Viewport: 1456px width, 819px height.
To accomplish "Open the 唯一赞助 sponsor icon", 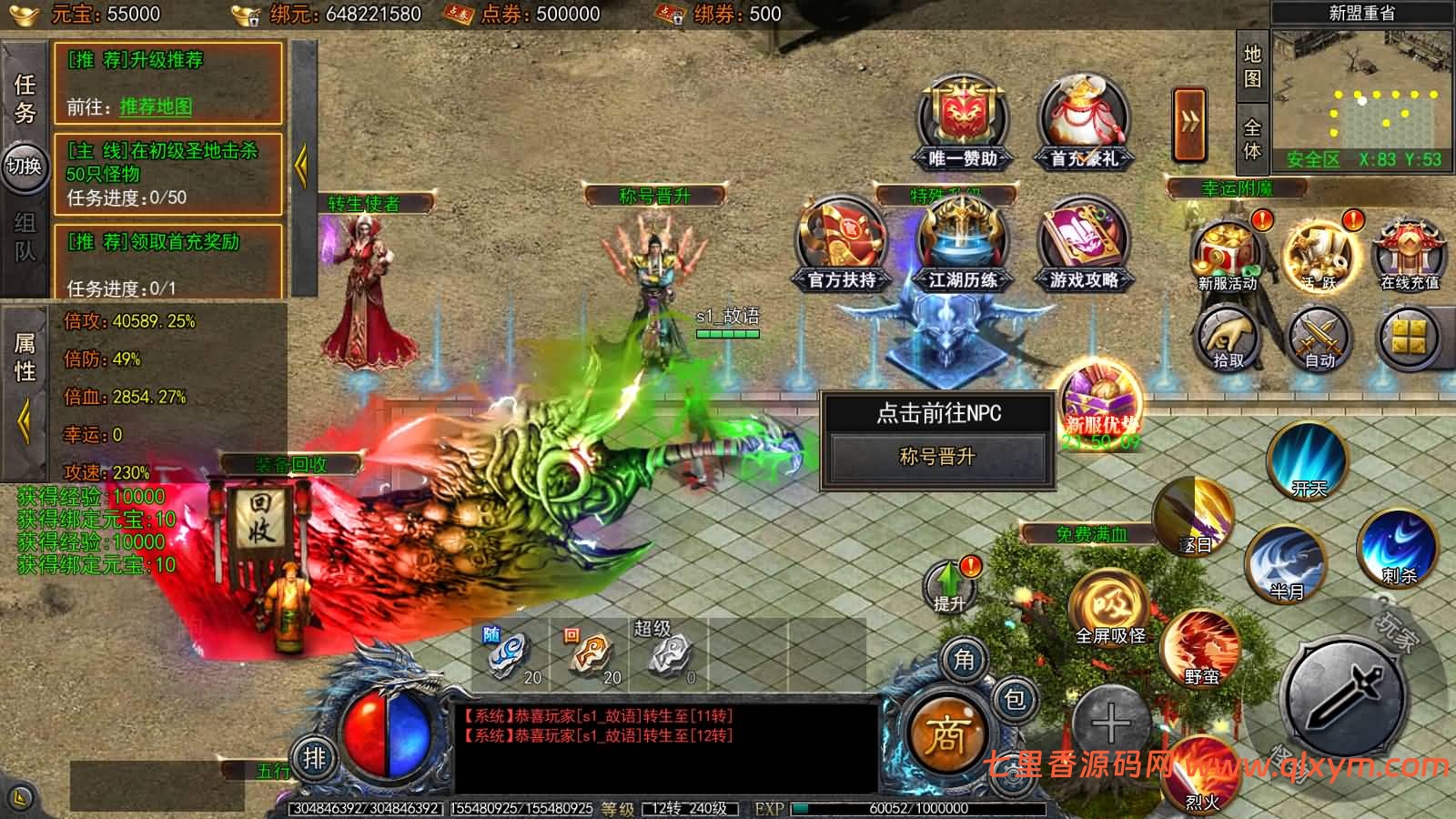I will pyautogui.click(x=963, y=123).
